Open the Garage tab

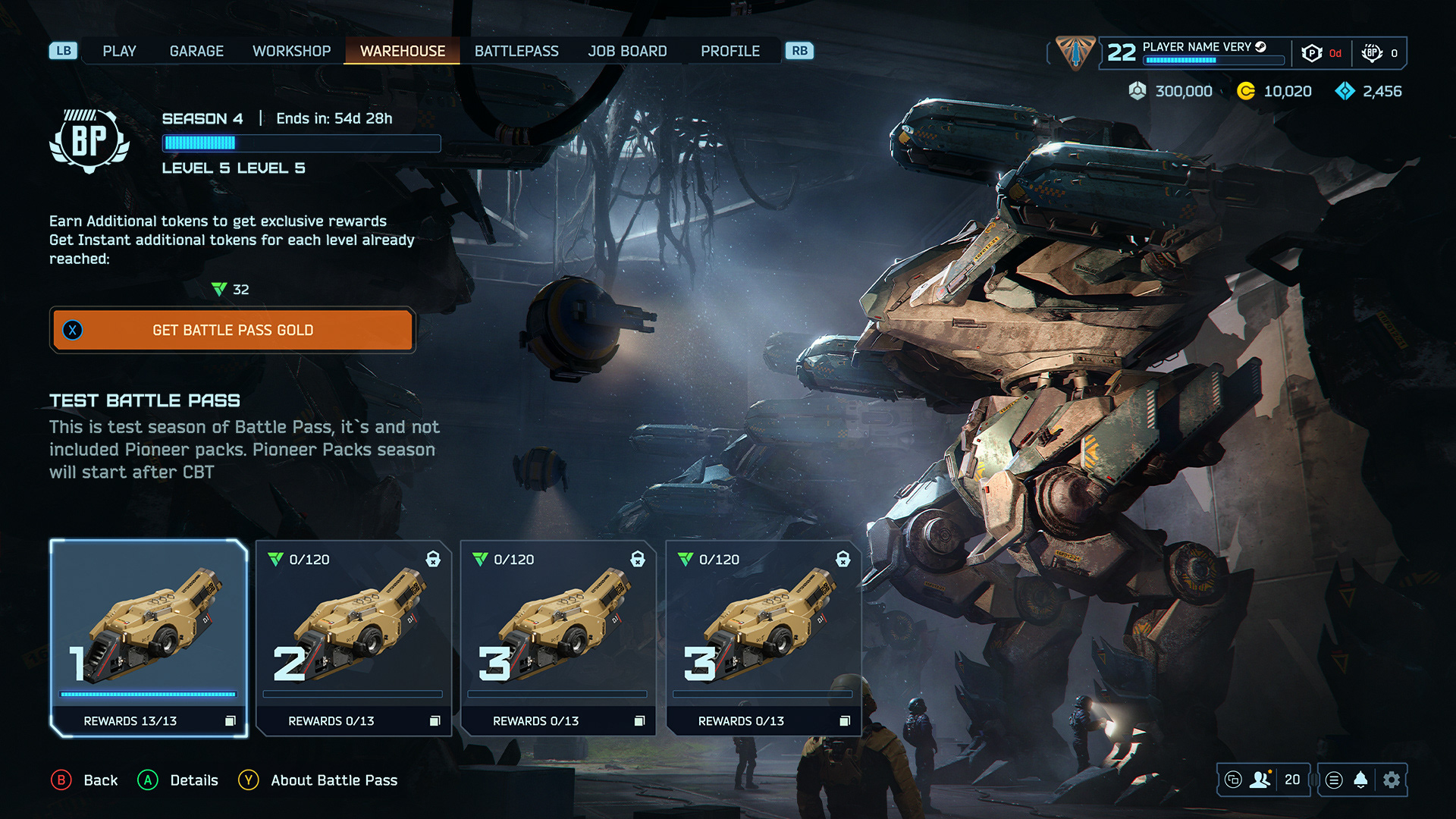196,51
